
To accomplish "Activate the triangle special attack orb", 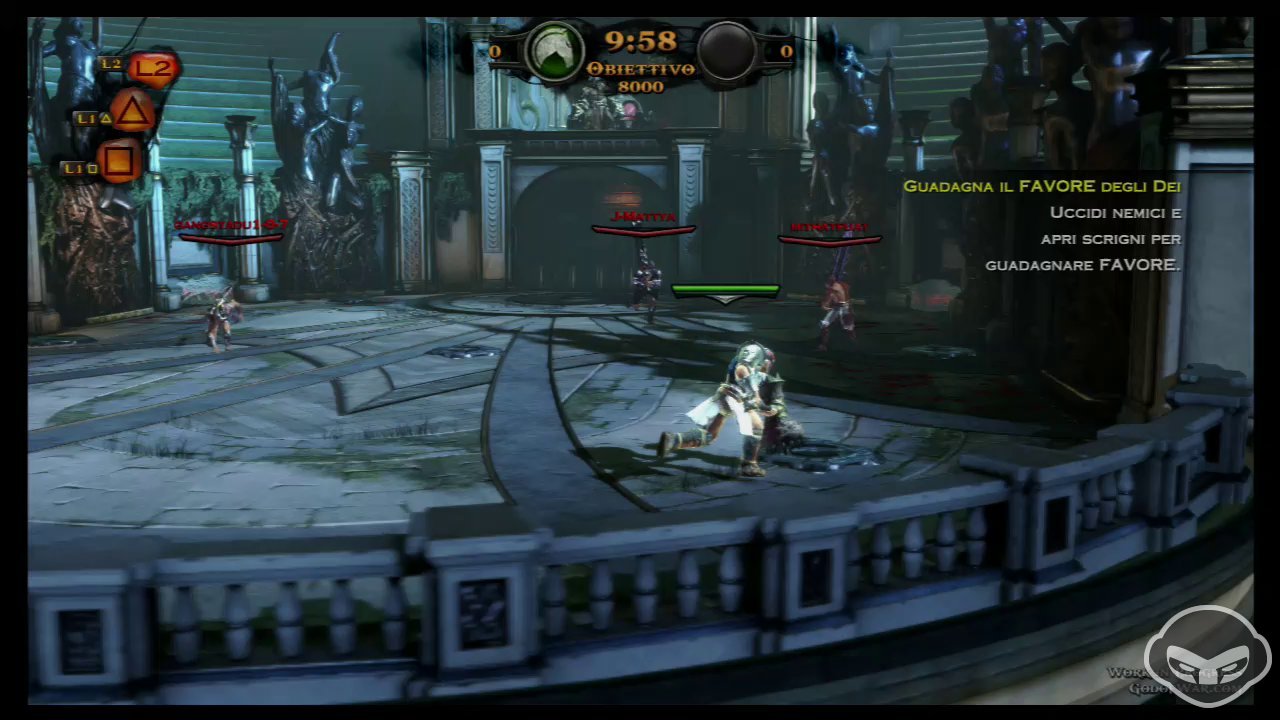I will (132, 111).
